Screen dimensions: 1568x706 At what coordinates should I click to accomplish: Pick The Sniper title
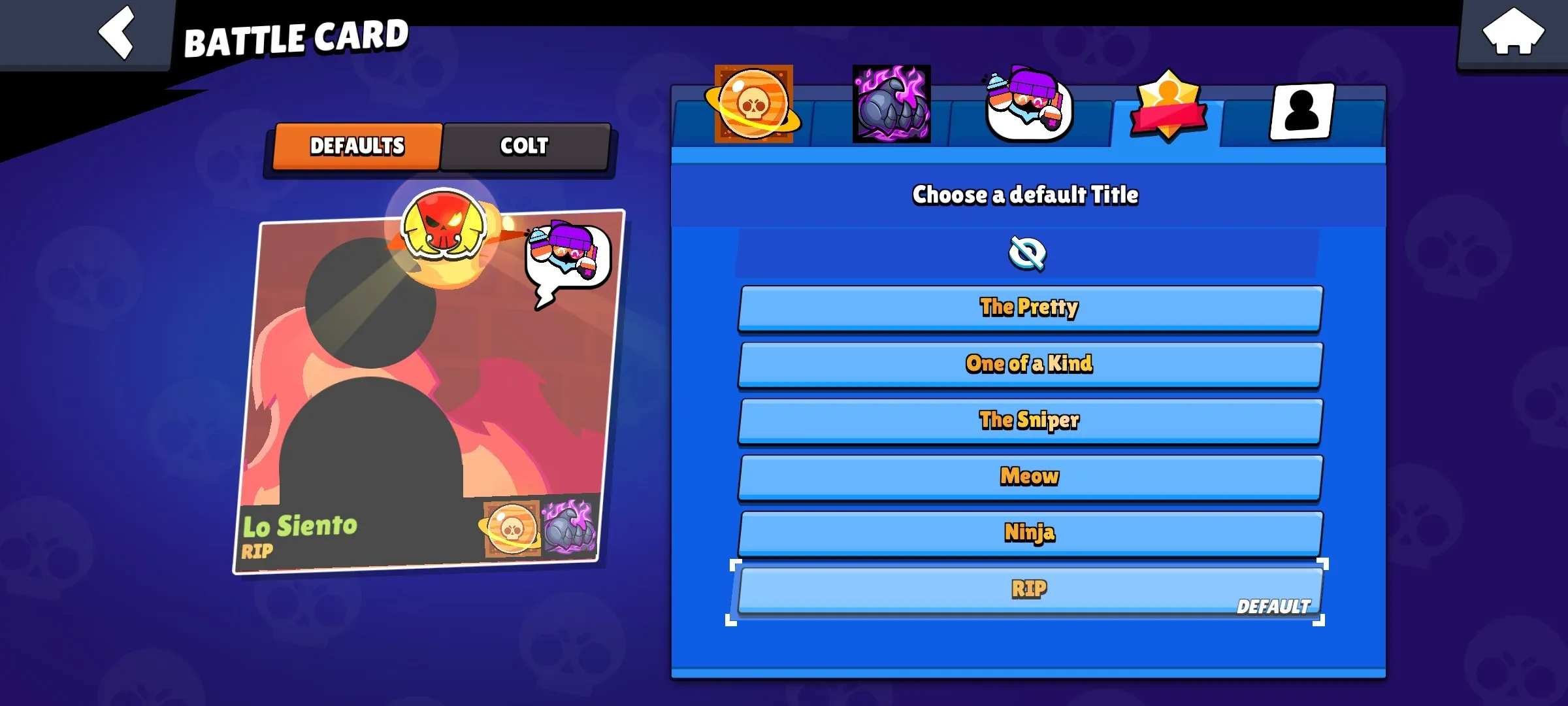(x=1028, y=420)
